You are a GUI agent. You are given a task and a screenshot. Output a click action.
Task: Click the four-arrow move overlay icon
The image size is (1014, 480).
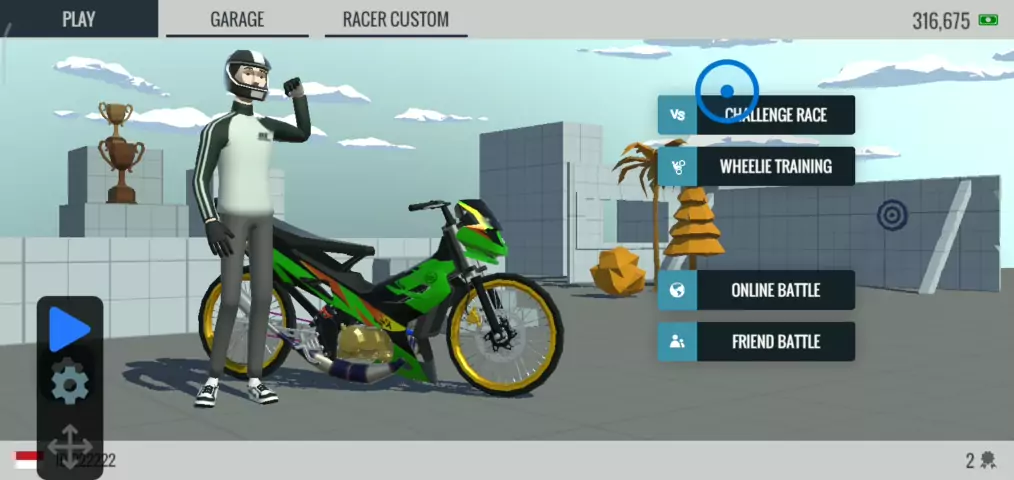click(69, 446)
